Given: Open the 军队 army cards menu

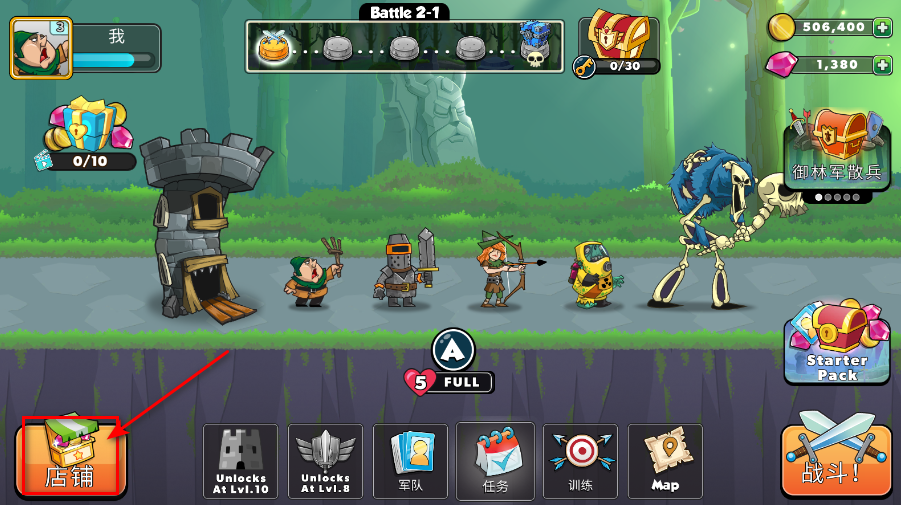Looking at the screenshot, I should (x=410, y=461).
